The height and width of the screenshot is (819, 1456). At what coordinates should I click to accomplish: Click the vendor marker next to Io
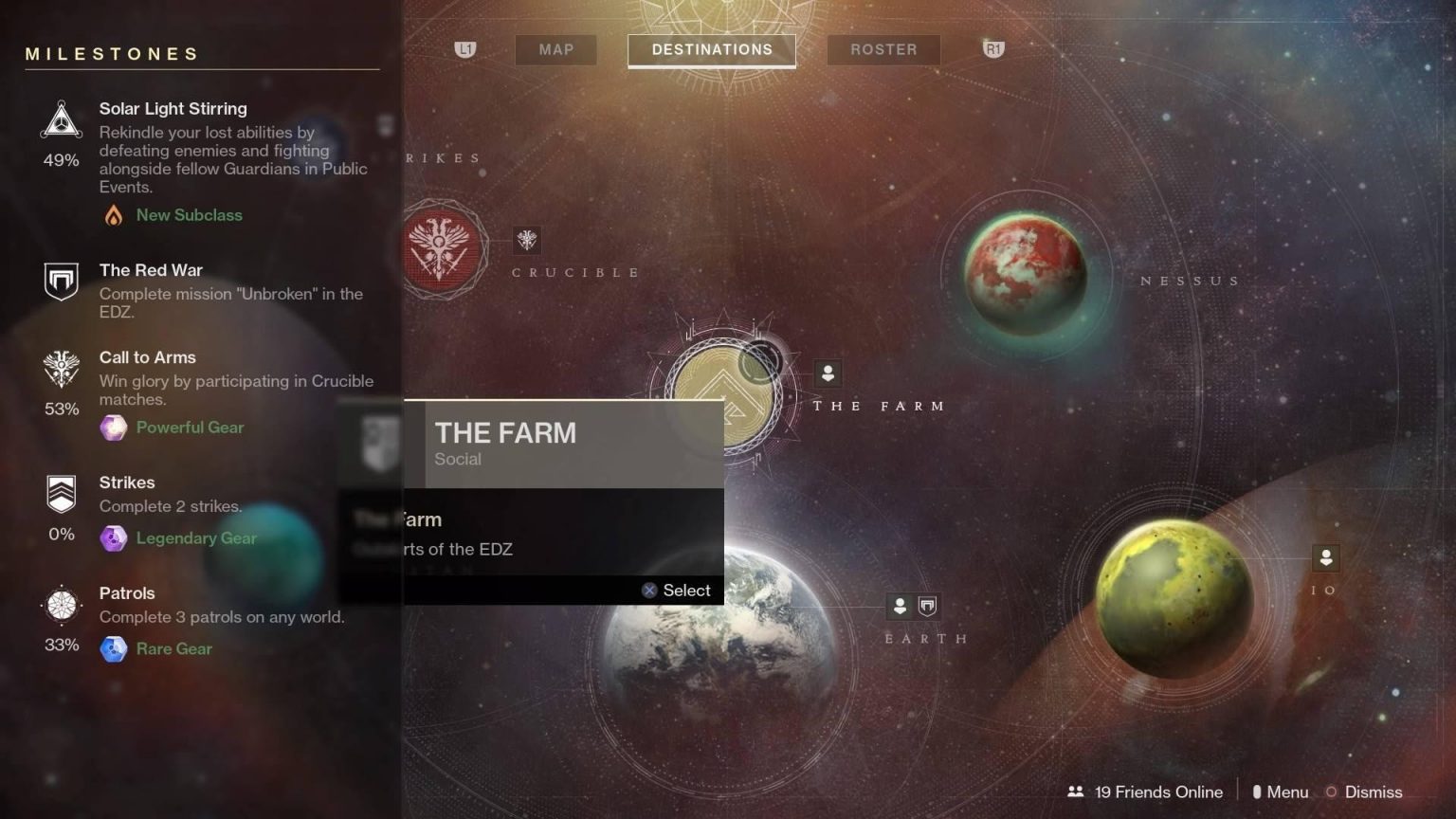1326,558
